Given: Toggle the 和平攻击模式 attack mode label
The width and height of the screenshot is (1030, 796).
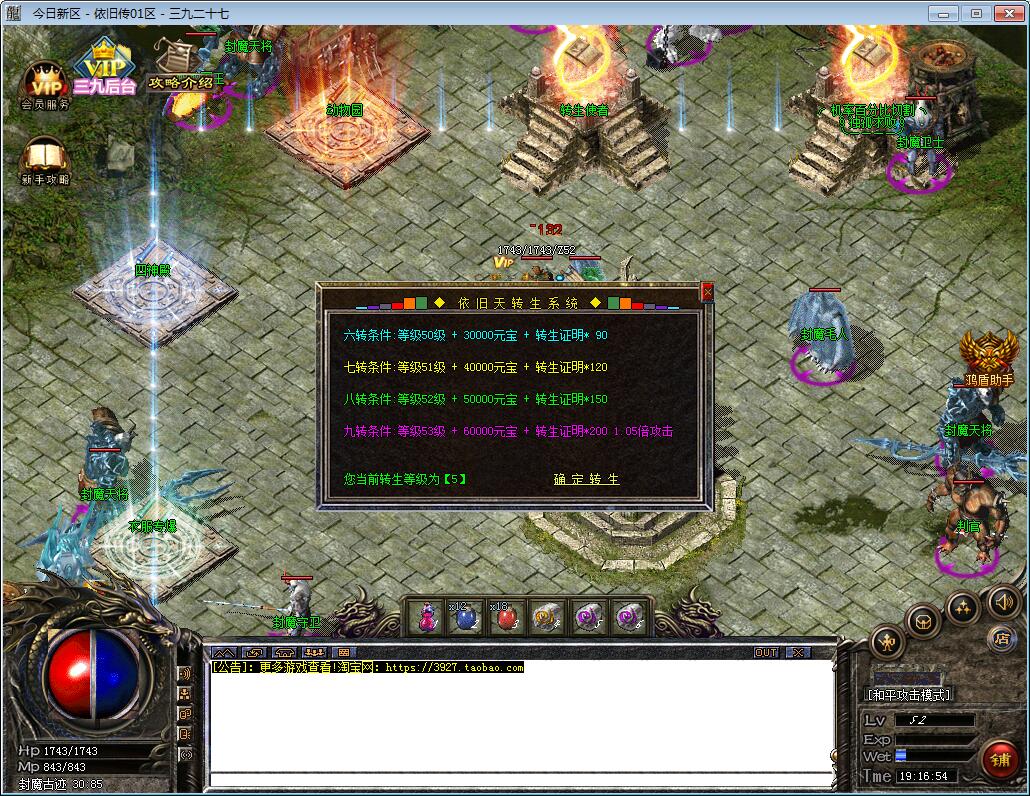Looking at the screenshot, I should coord(908,694).
